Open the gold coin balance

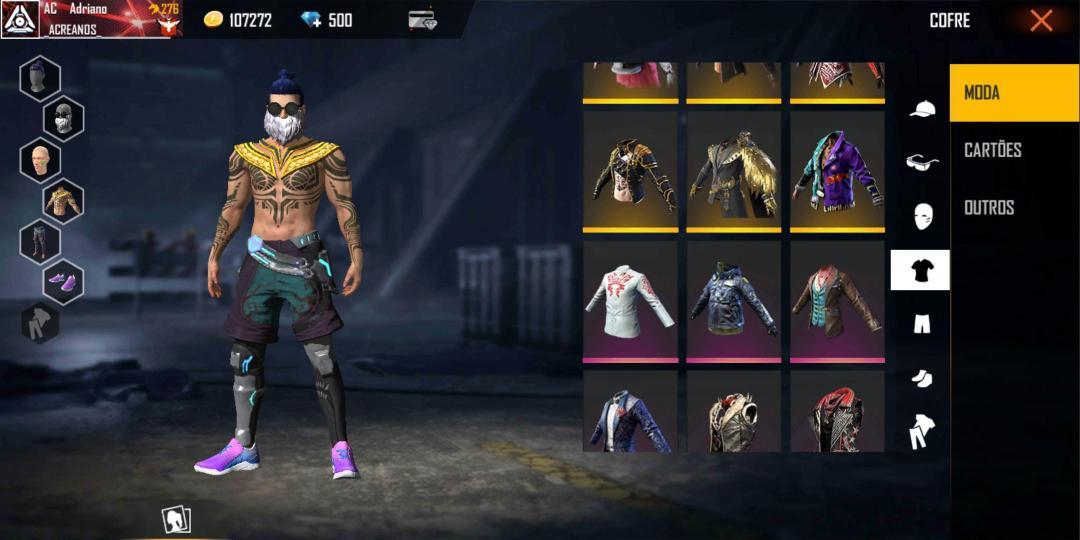tap(238, 20)
